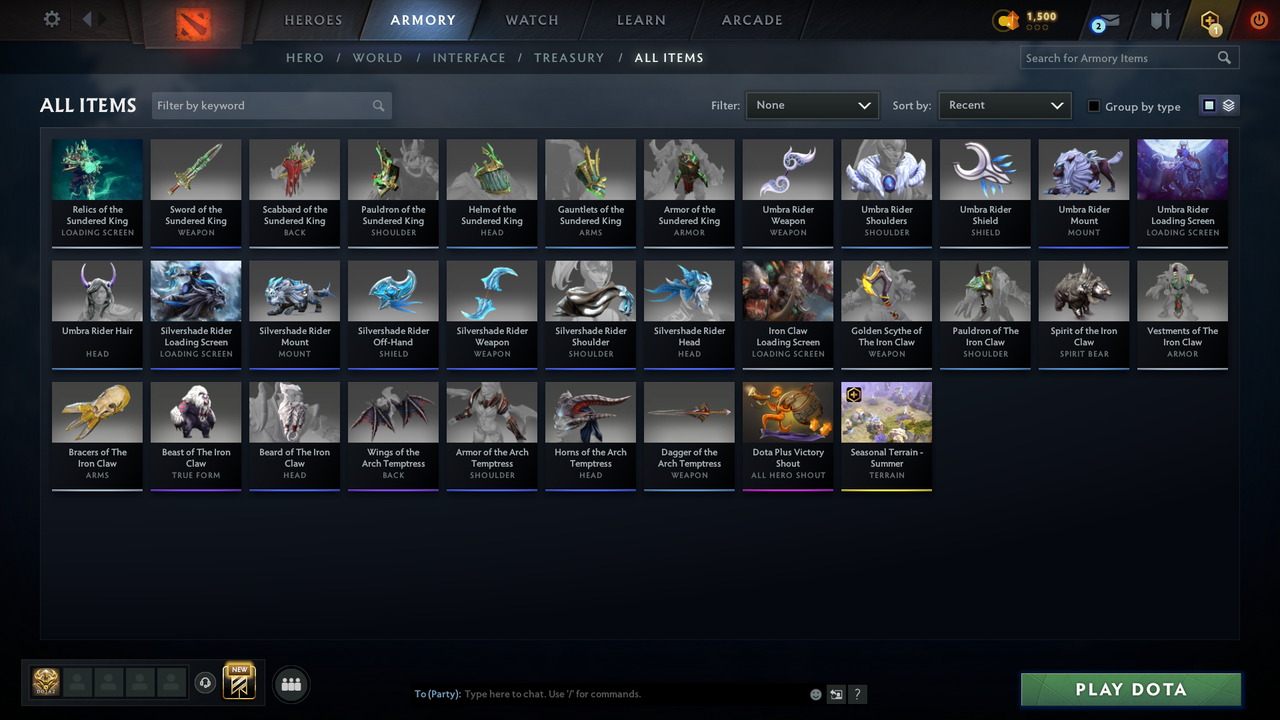
Task: Click the PLAY DOTA button
Action: (x=1130, y=689)
